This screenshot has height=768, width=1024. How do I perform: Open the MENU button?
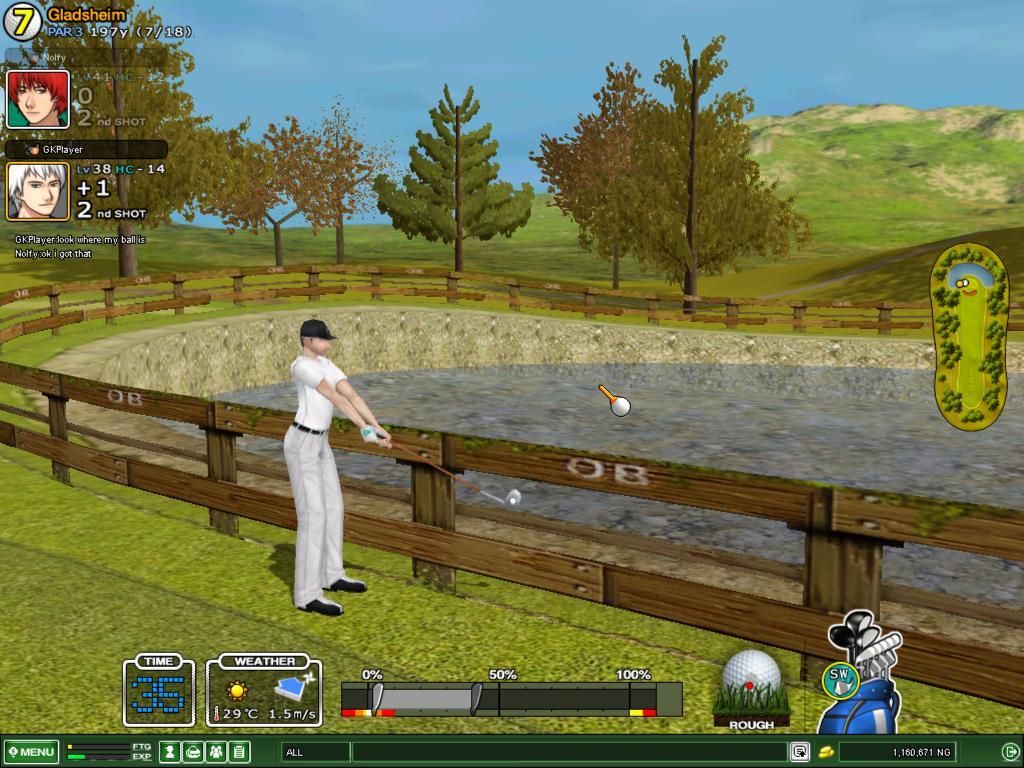pyautogui.click(x=31, y=752)
